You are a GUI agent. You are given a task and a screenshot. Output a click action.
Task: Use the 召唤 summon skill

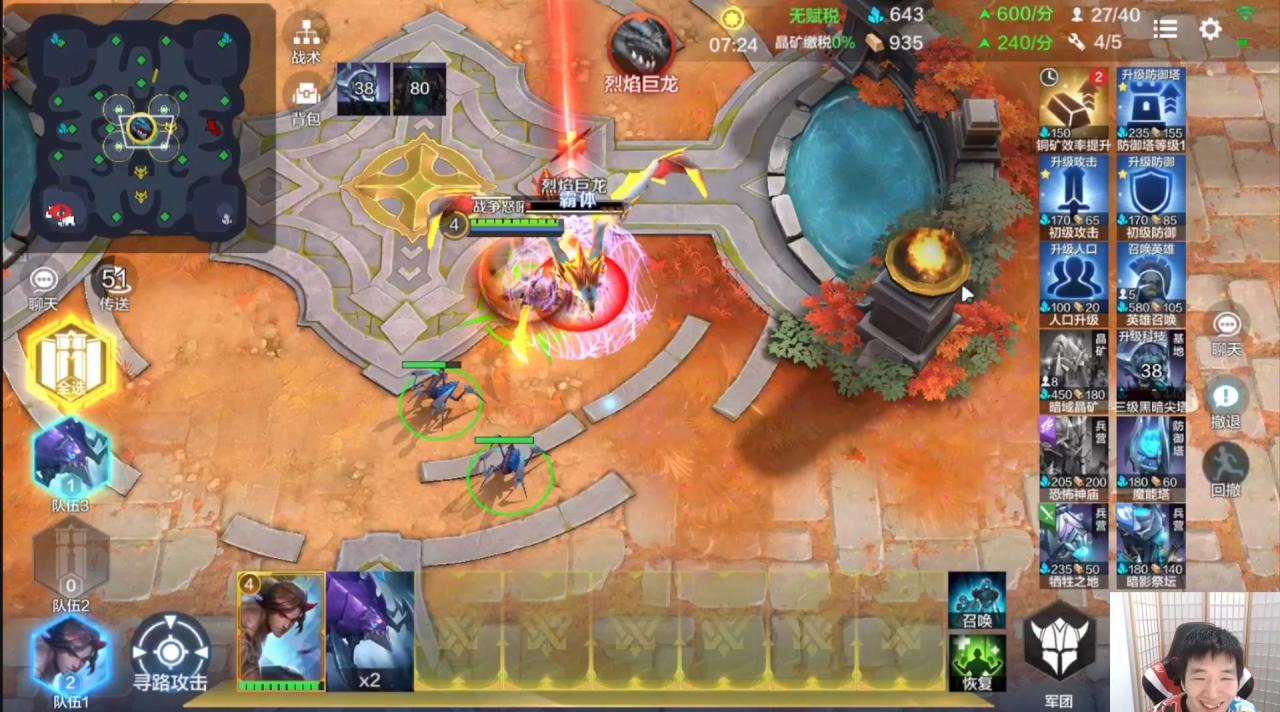977,600
